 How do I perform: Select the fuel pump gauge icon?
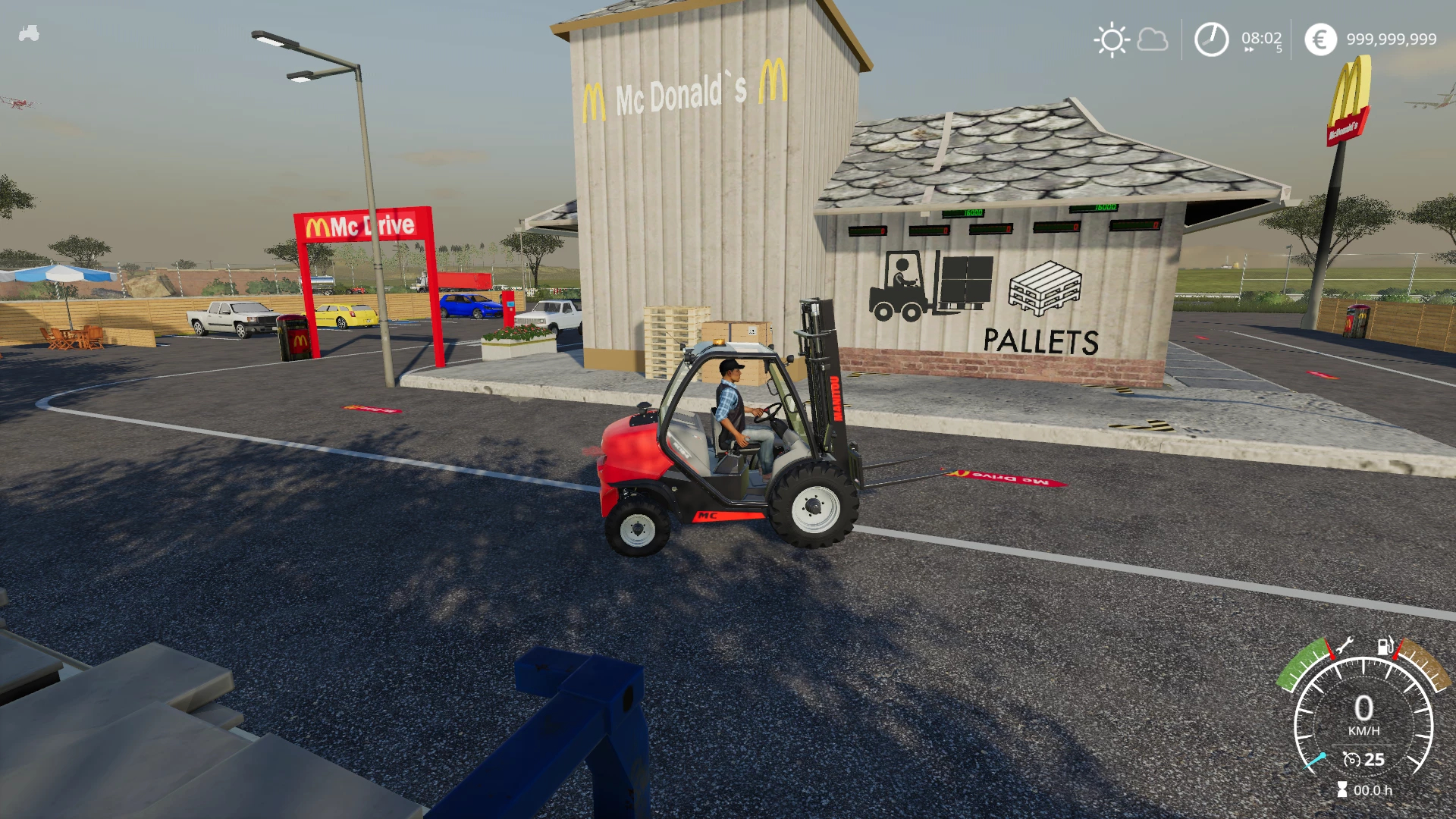[1385, 646]
